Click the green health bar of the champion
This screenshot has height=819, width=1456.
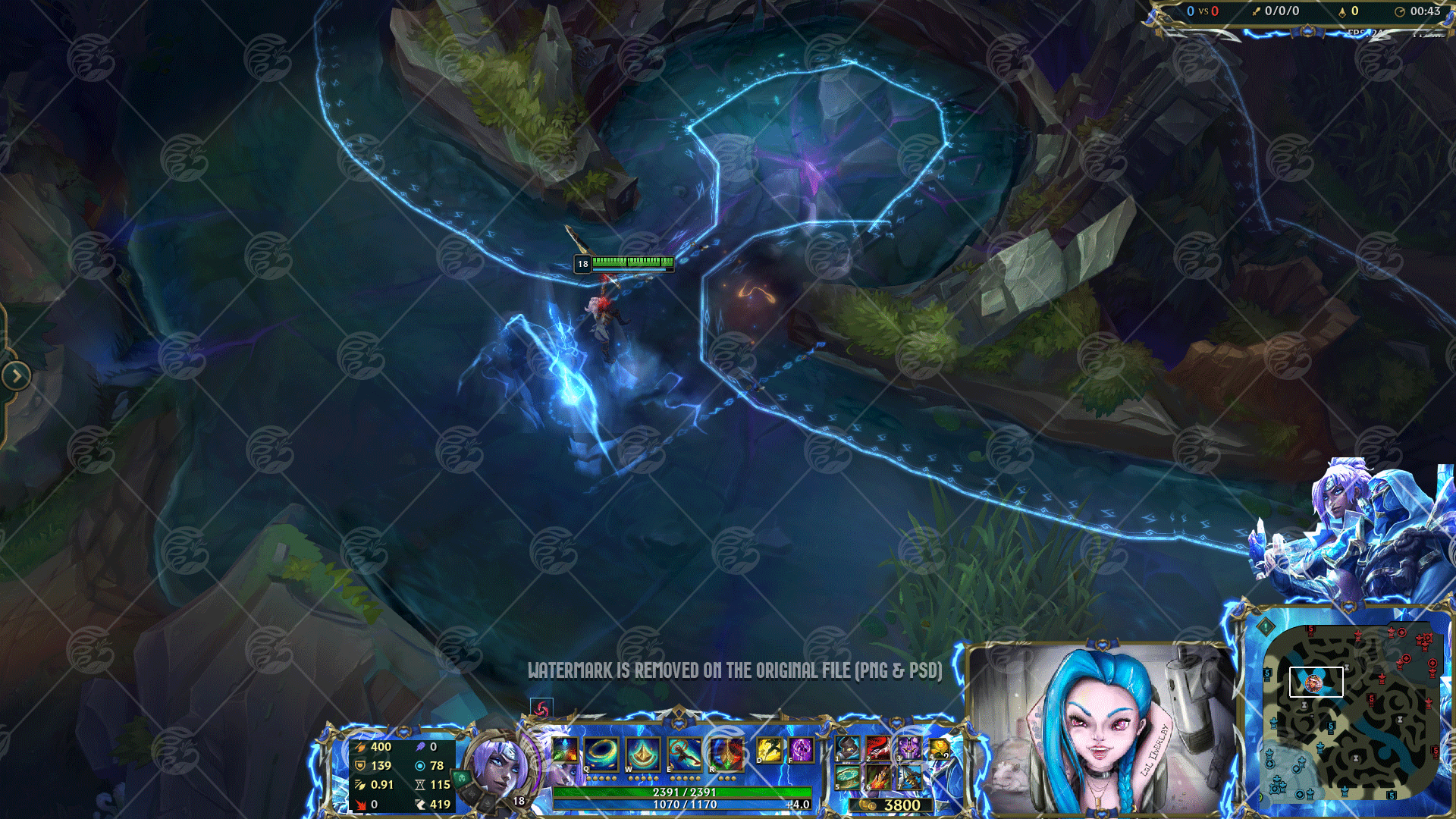(632, 263)
